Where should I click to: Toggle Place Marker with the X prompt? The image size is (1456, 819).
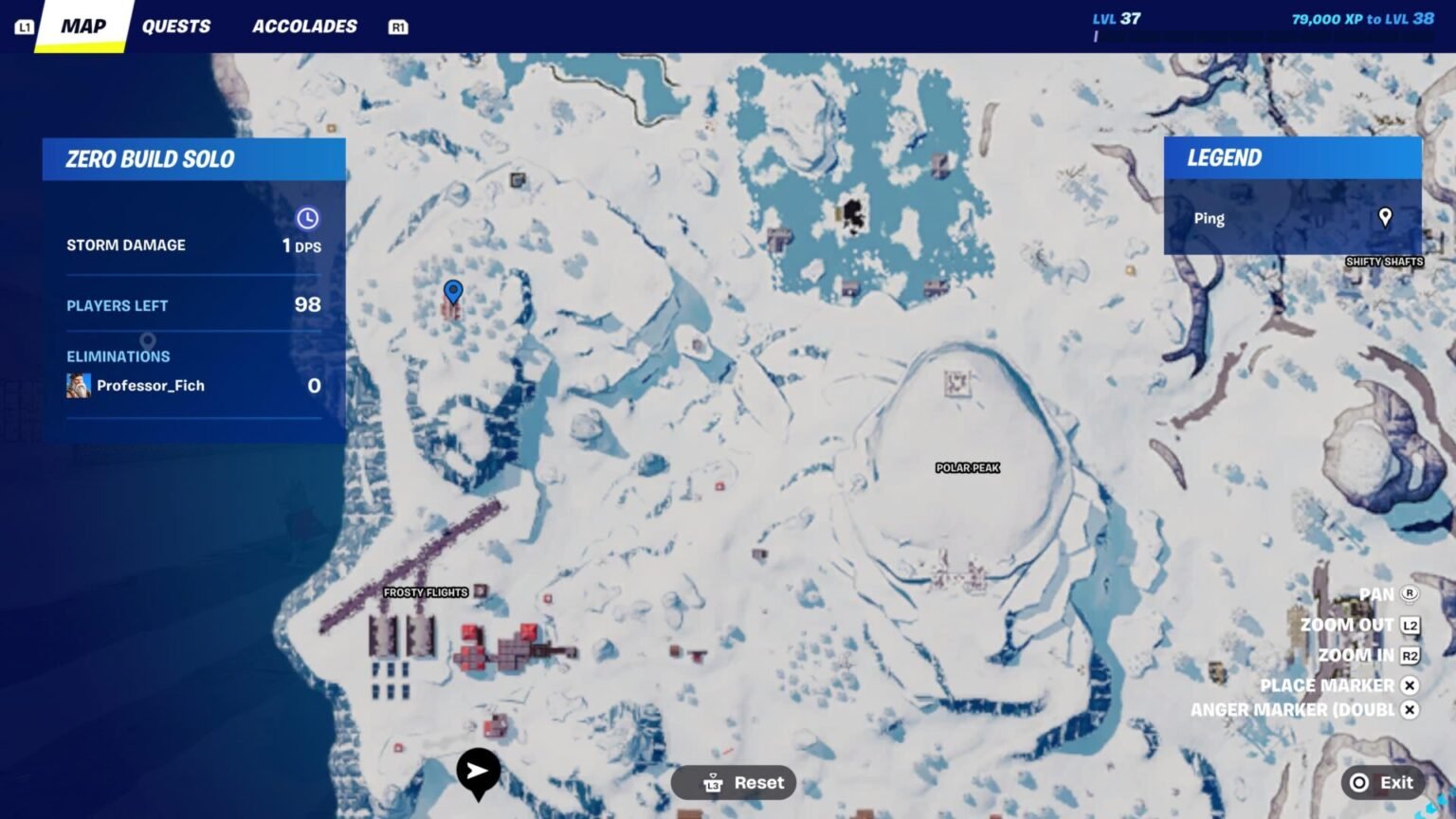click(x=1410, y=684)
